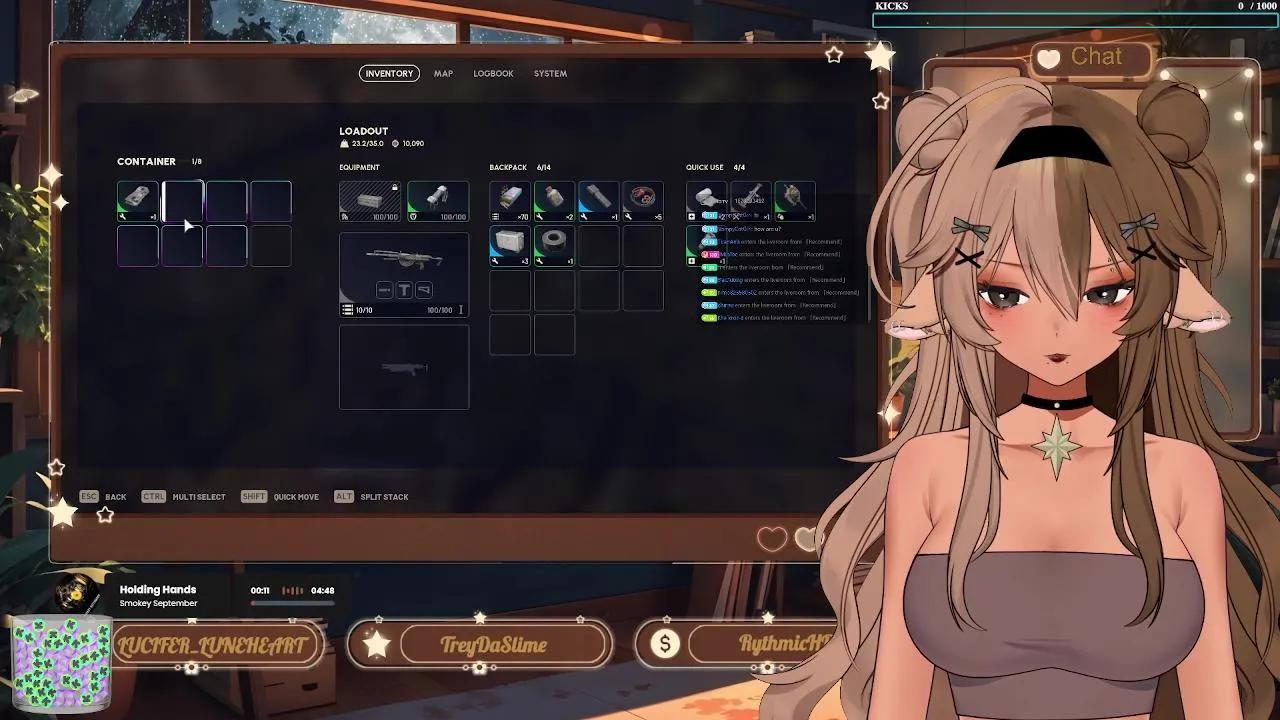Click the heart icon on the Chat header

(1049, 58)
